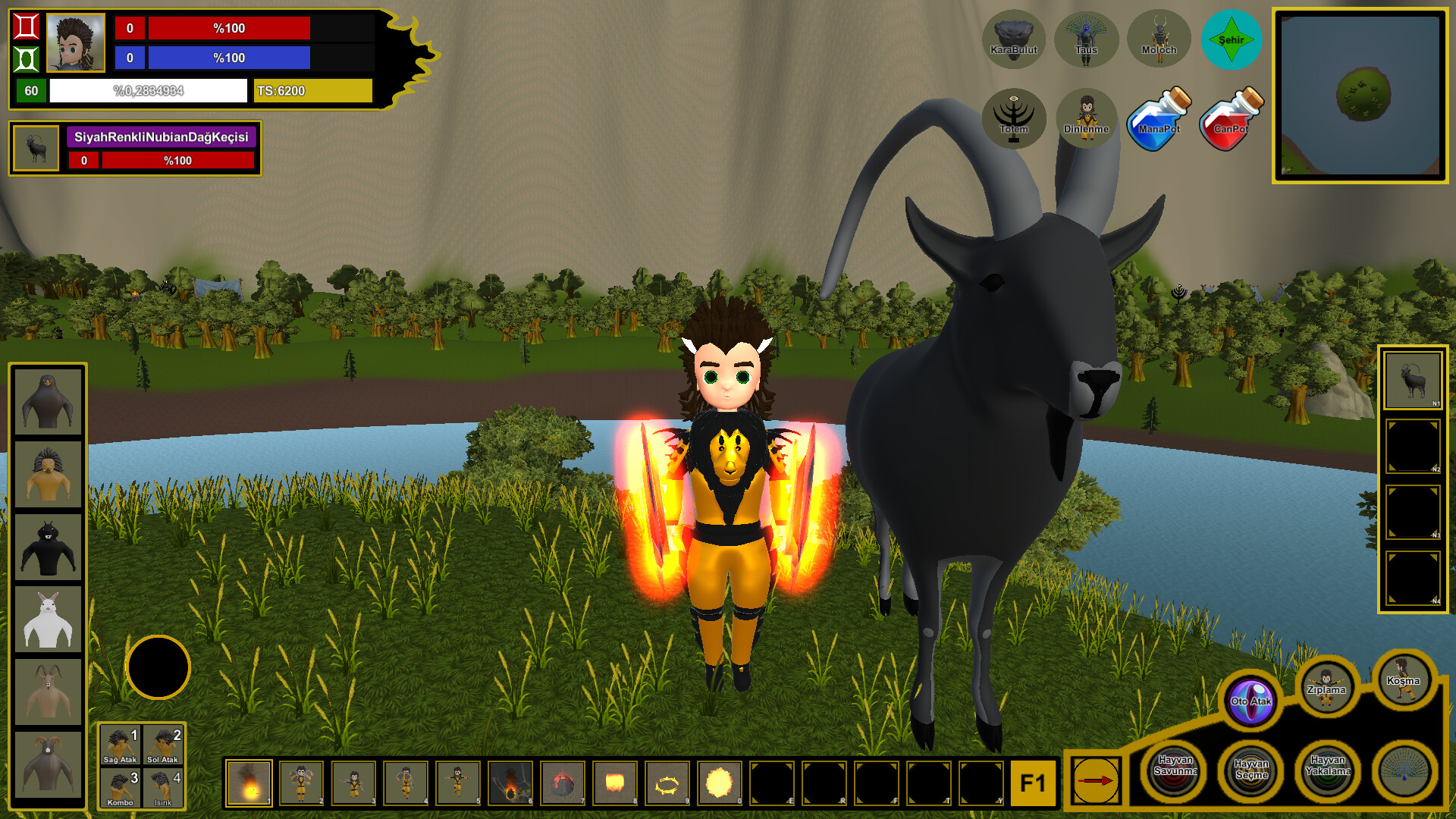Drink a ManaPot potion
The image size is (1456, 819).
click(x=1158, y=118)
